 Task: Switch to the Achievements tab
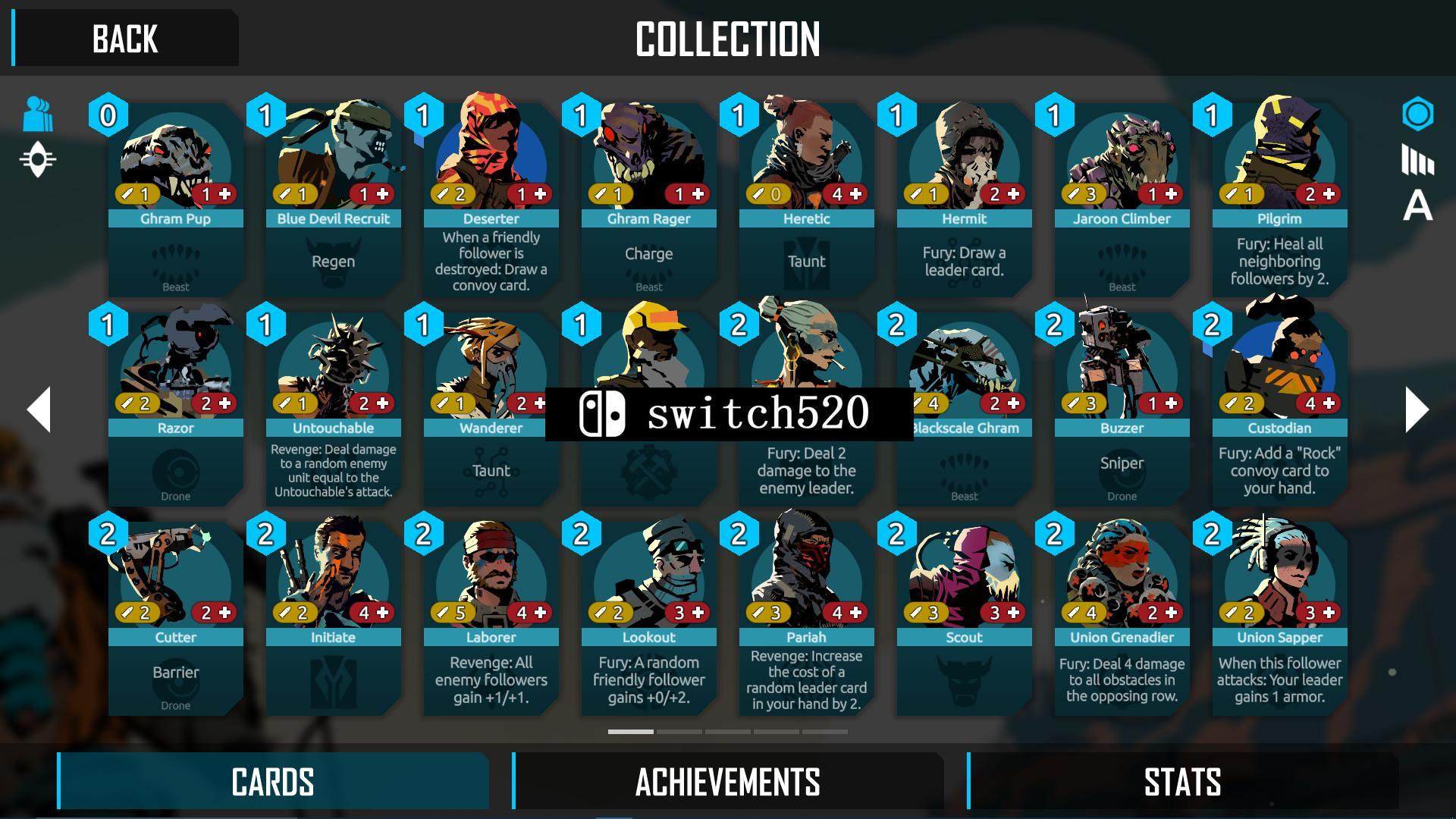pyautogui.click(x=728, y=781)
